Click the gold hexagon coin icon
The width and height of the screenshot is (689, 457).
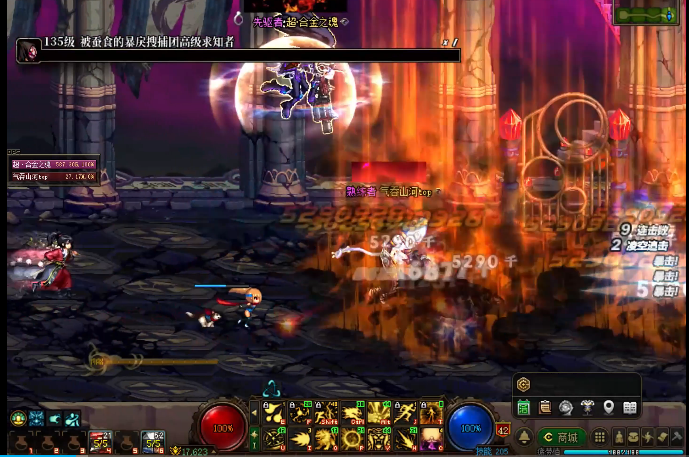524,384
